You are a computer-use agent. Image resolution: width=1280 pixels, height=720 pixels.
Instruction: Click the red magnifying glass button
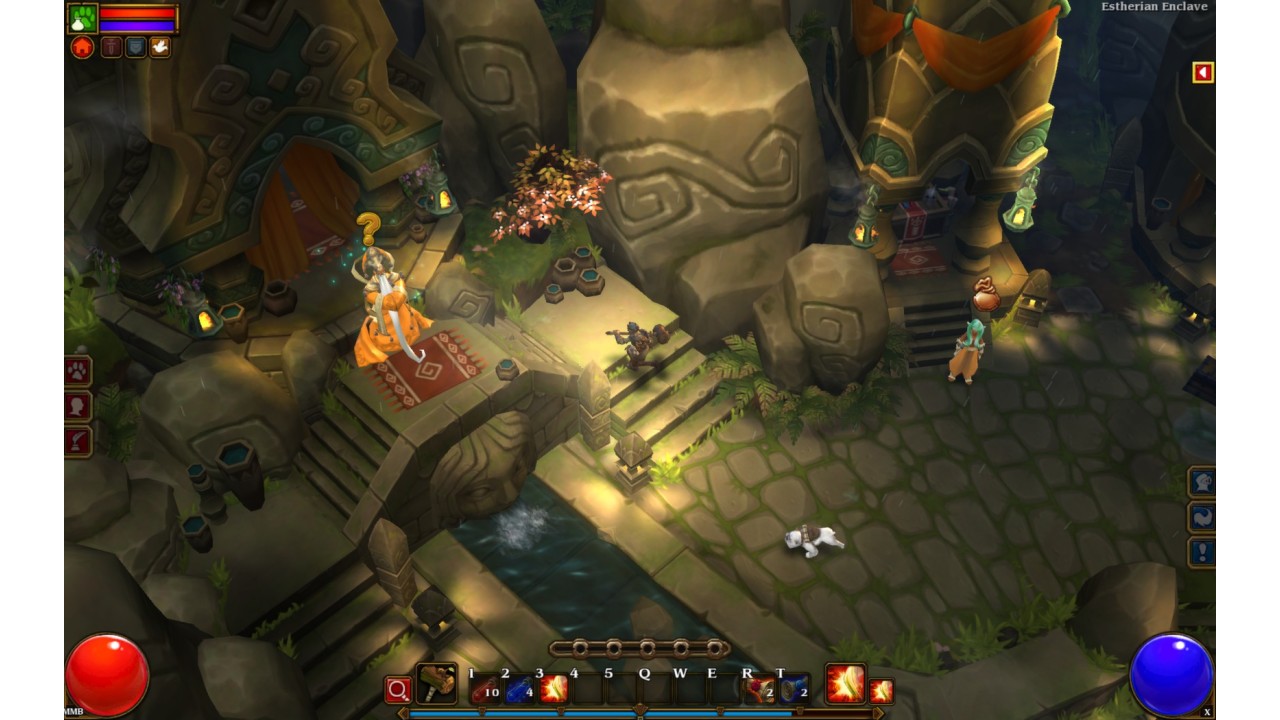pyautogui.click(x=398, y=690)
